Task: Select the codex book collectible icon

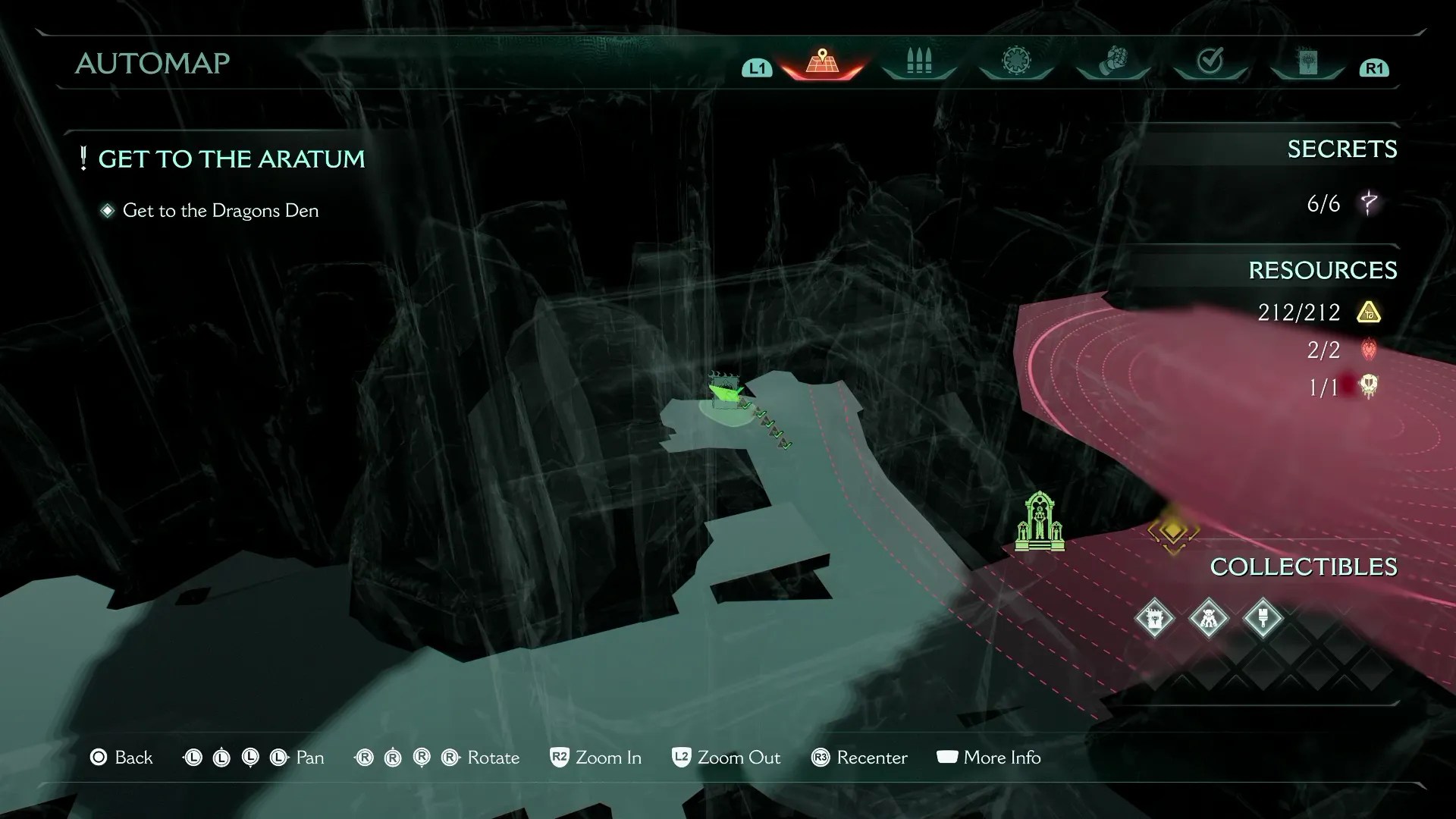Action: (x=1154, y=619)
